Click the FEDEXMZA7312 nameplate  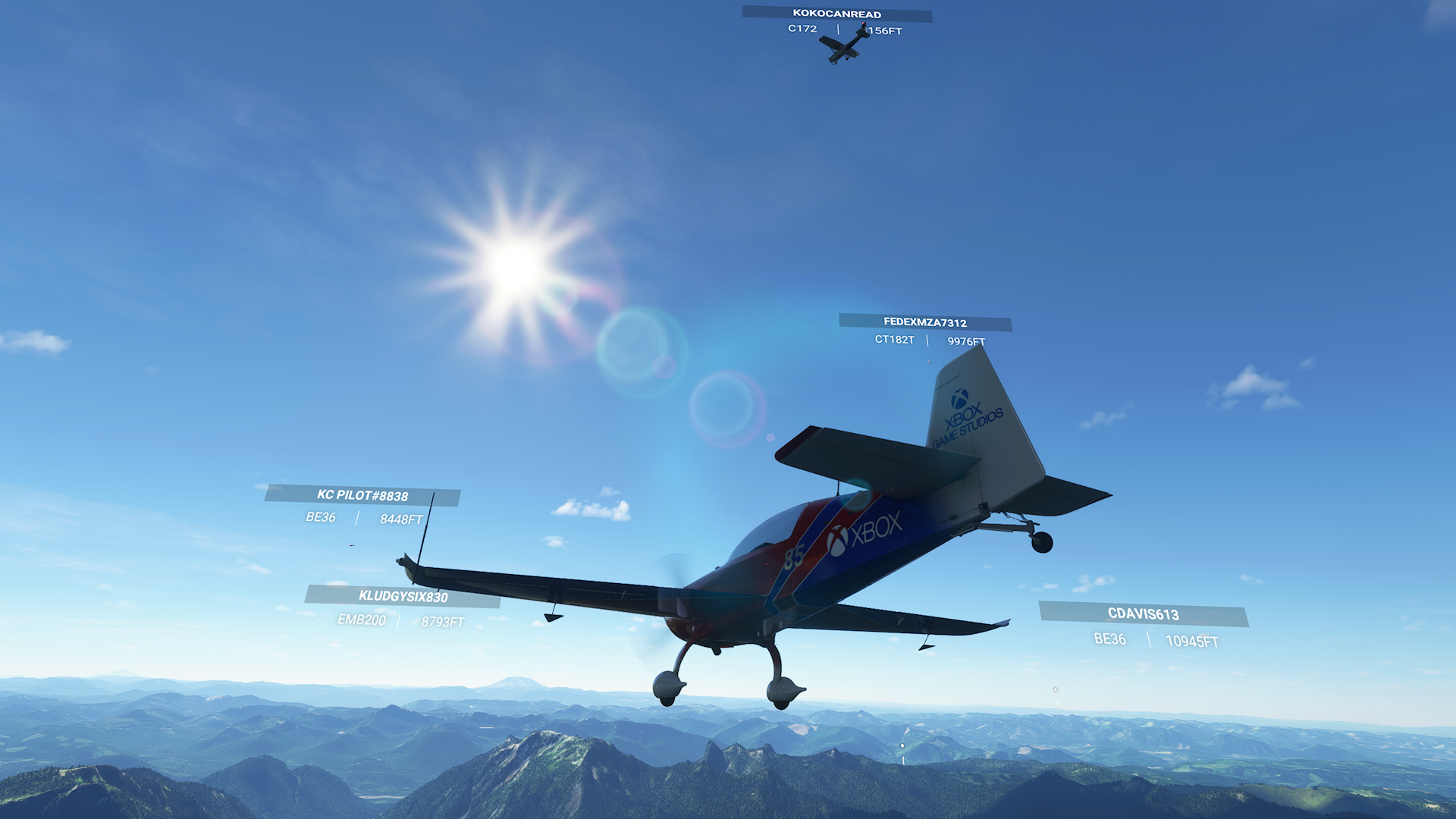[x=924, y=322]
